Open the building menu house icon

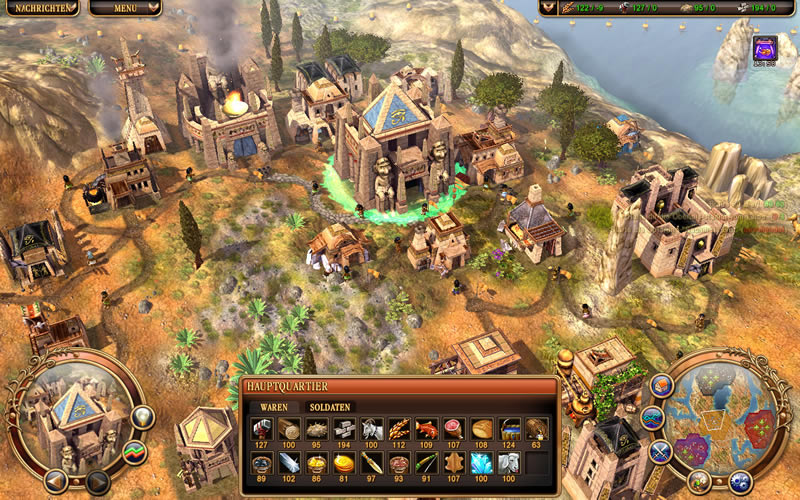[661, 385]
